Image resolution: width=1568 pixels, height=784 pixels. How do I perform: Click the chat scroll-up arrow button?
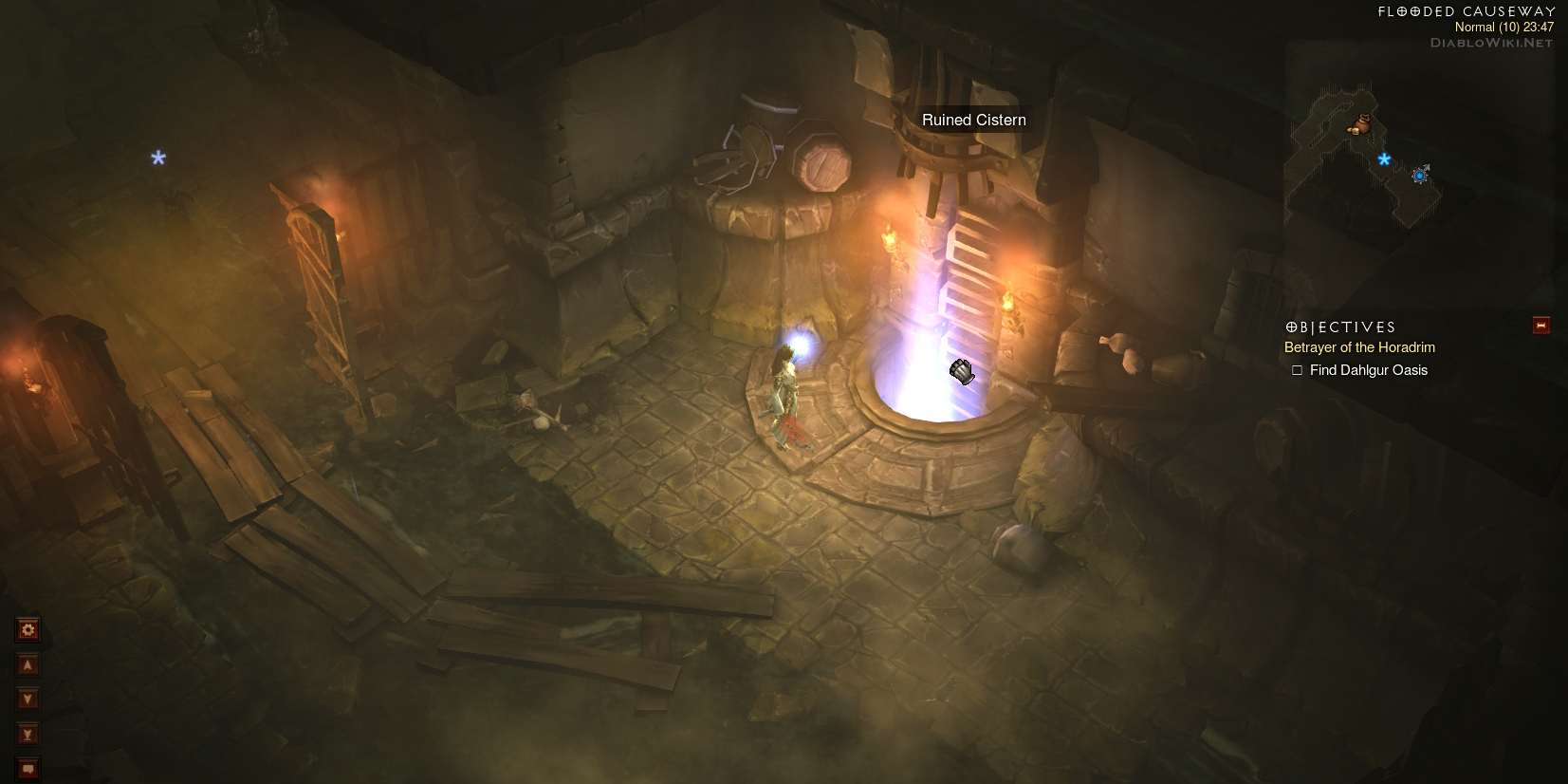coord(28,665)
